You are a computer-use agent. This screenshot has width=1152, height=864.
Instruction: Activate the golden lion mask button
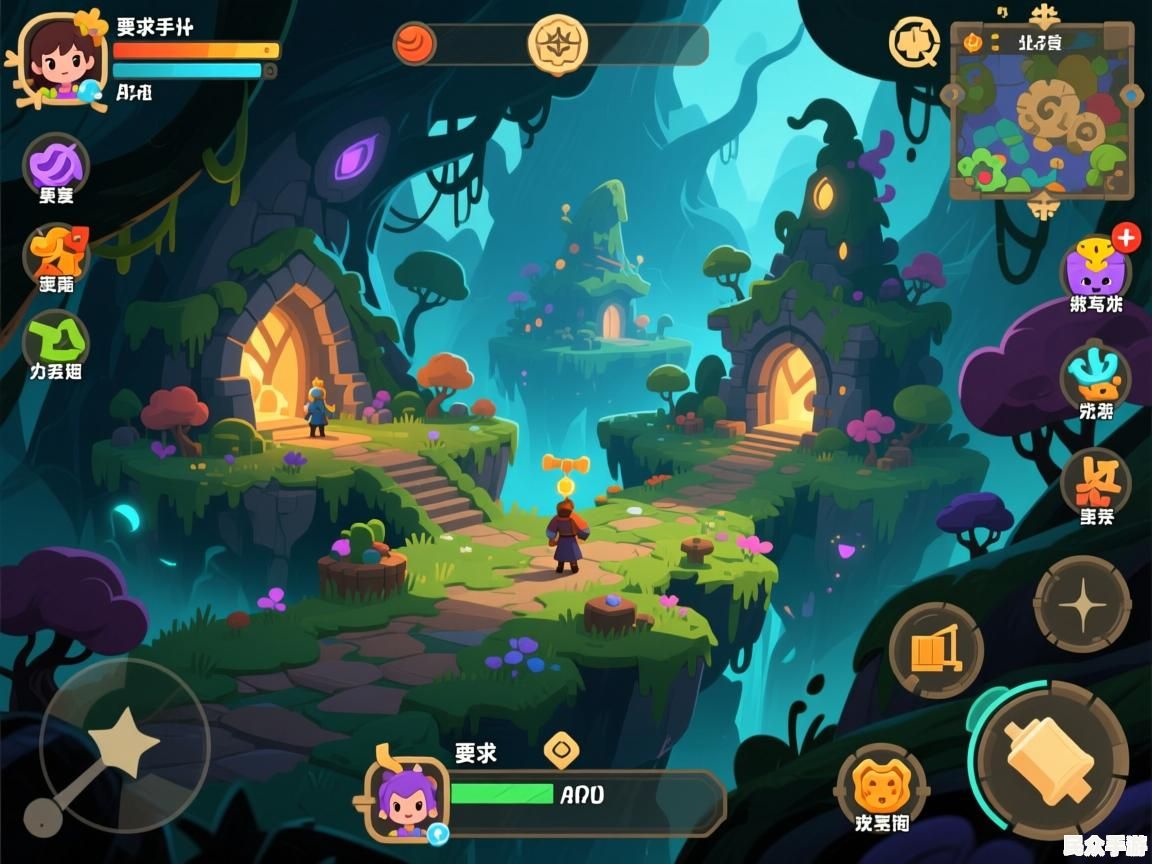coord(882,783)
